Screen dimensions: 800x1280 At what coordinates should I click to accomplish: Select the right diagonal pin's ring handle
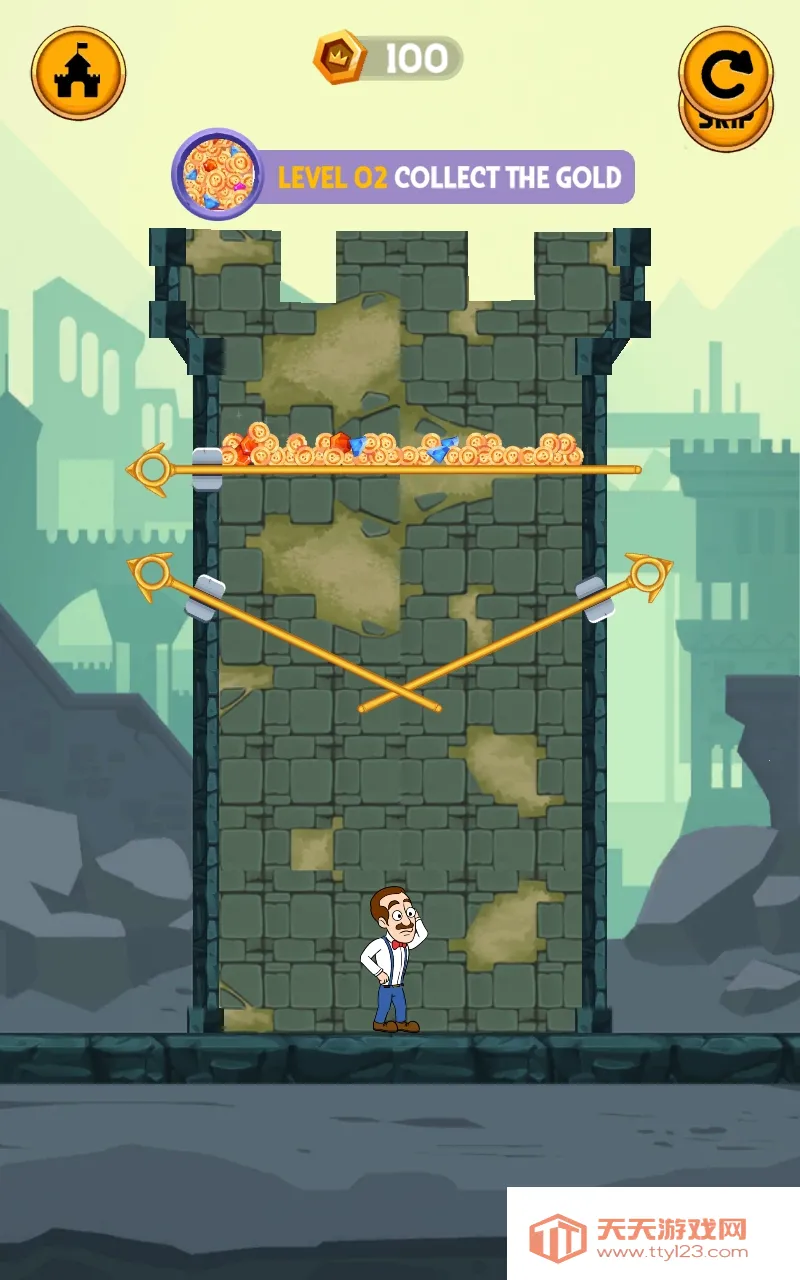[647, 574]
